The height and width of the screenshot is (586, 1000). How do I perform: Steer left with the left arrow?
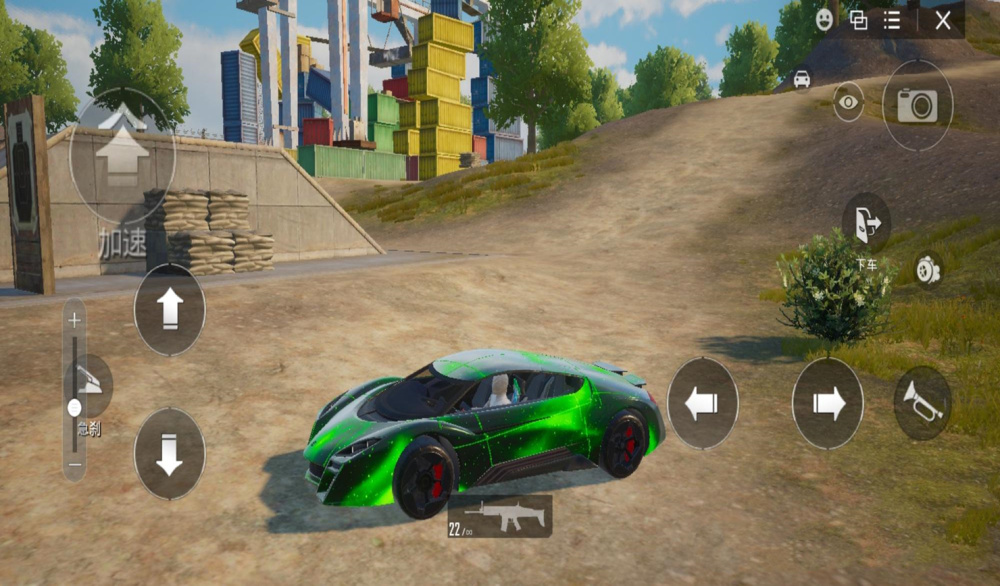pyautogui.click(x=702, y=403)
